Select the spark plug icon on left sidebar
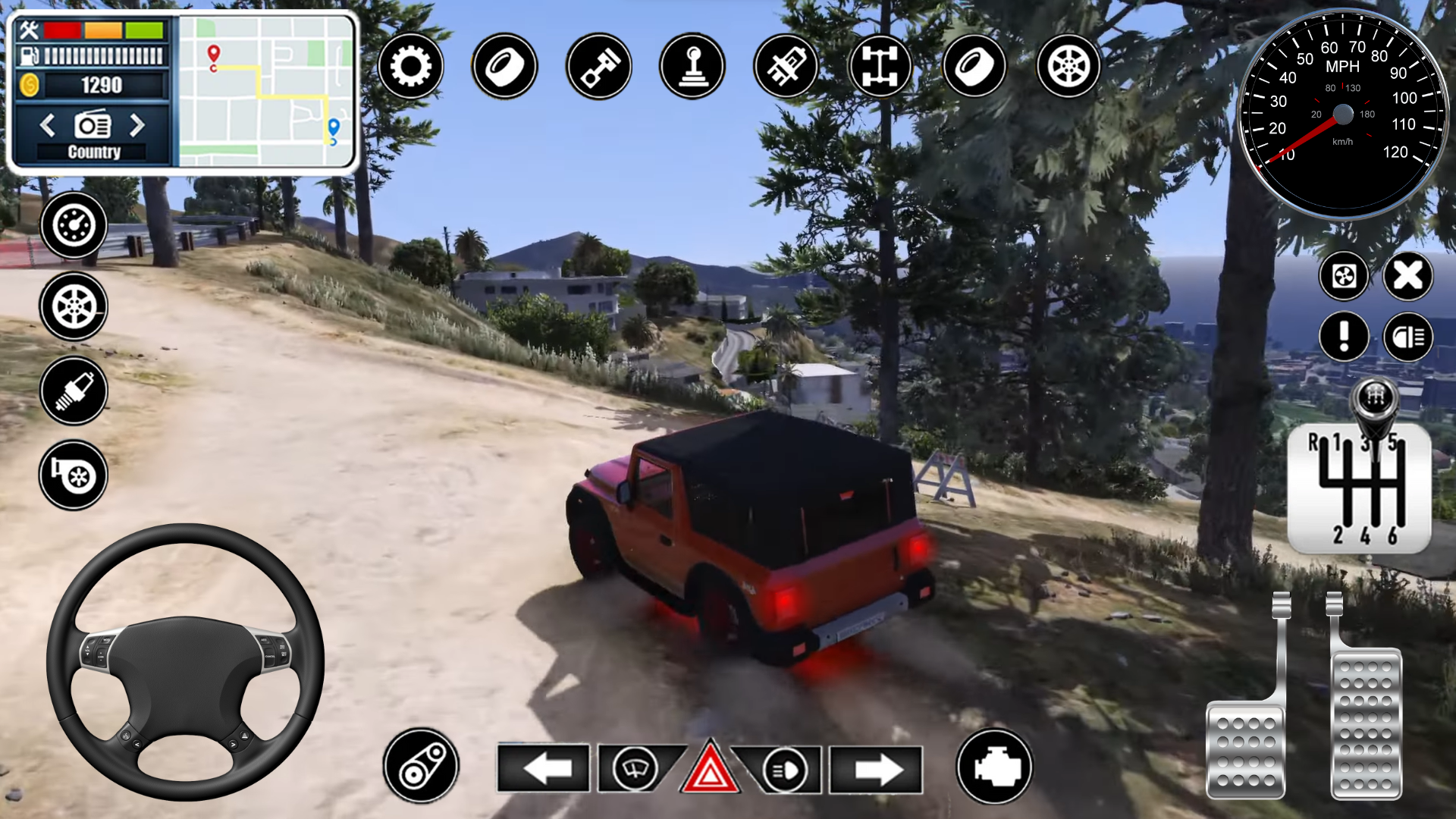 74,391
